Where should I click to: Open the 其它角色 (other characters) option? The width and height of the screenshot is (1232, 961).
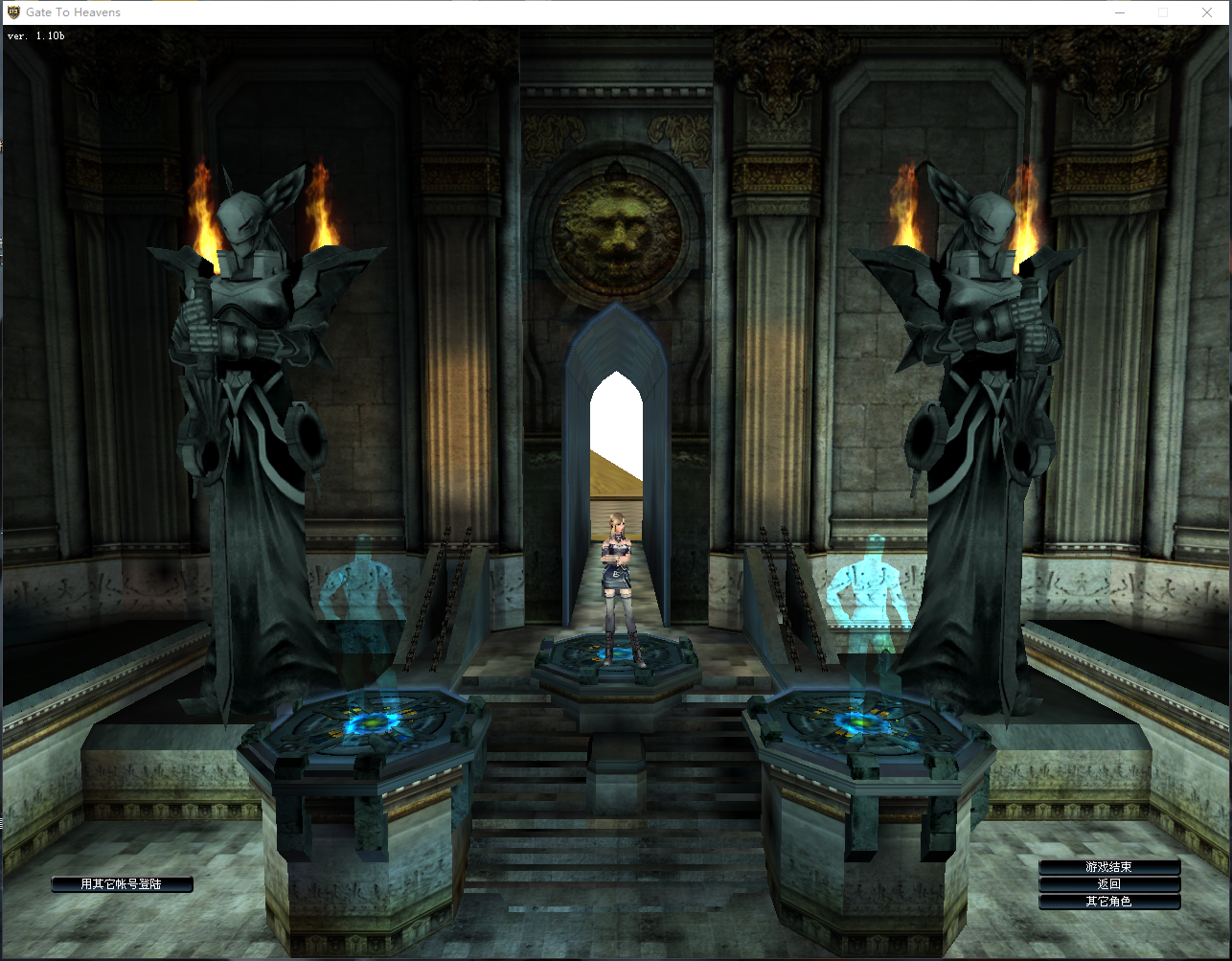click(x=1108, y=902)
